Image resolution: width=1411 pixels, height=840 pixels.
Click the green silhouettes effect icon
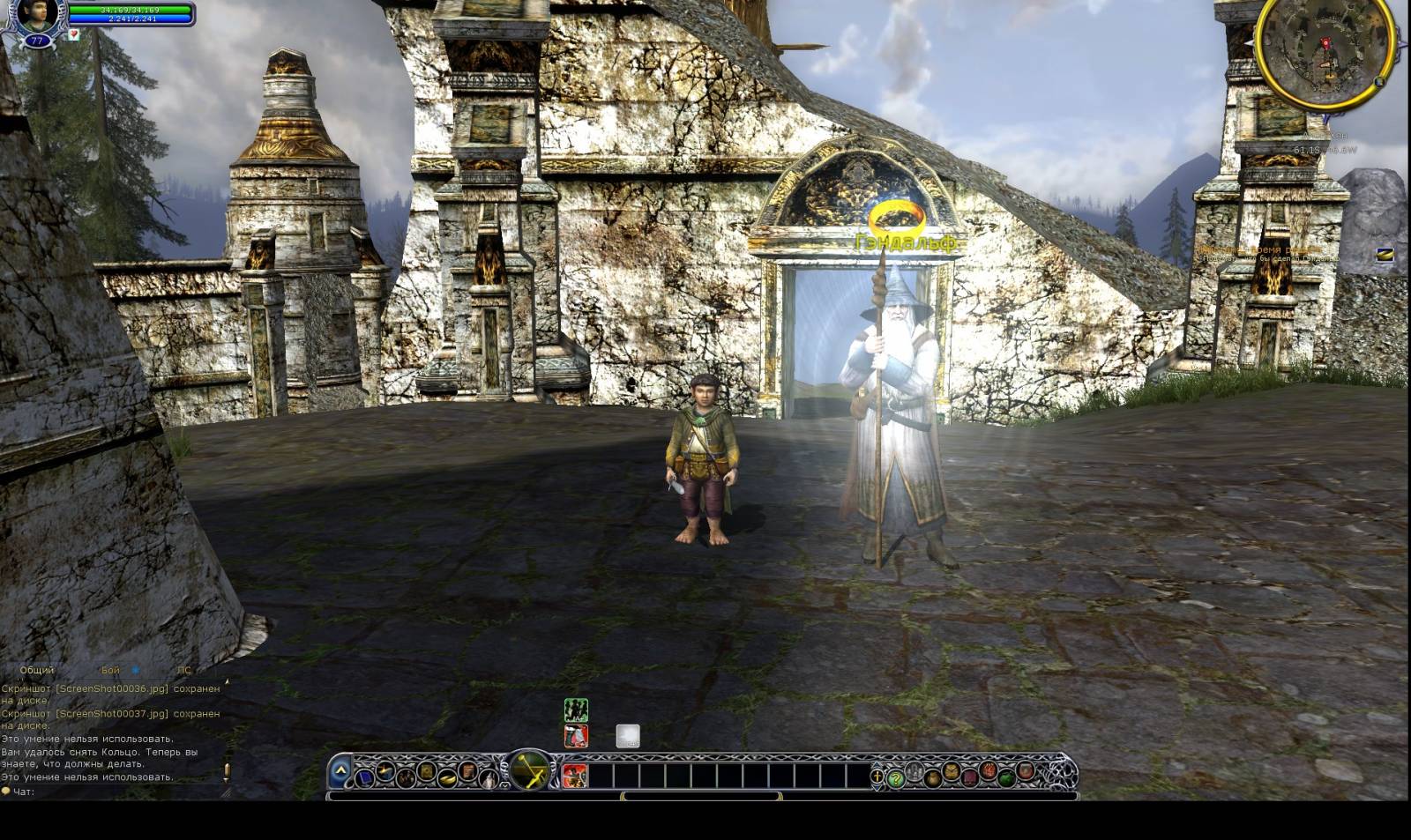pos(576,710)
